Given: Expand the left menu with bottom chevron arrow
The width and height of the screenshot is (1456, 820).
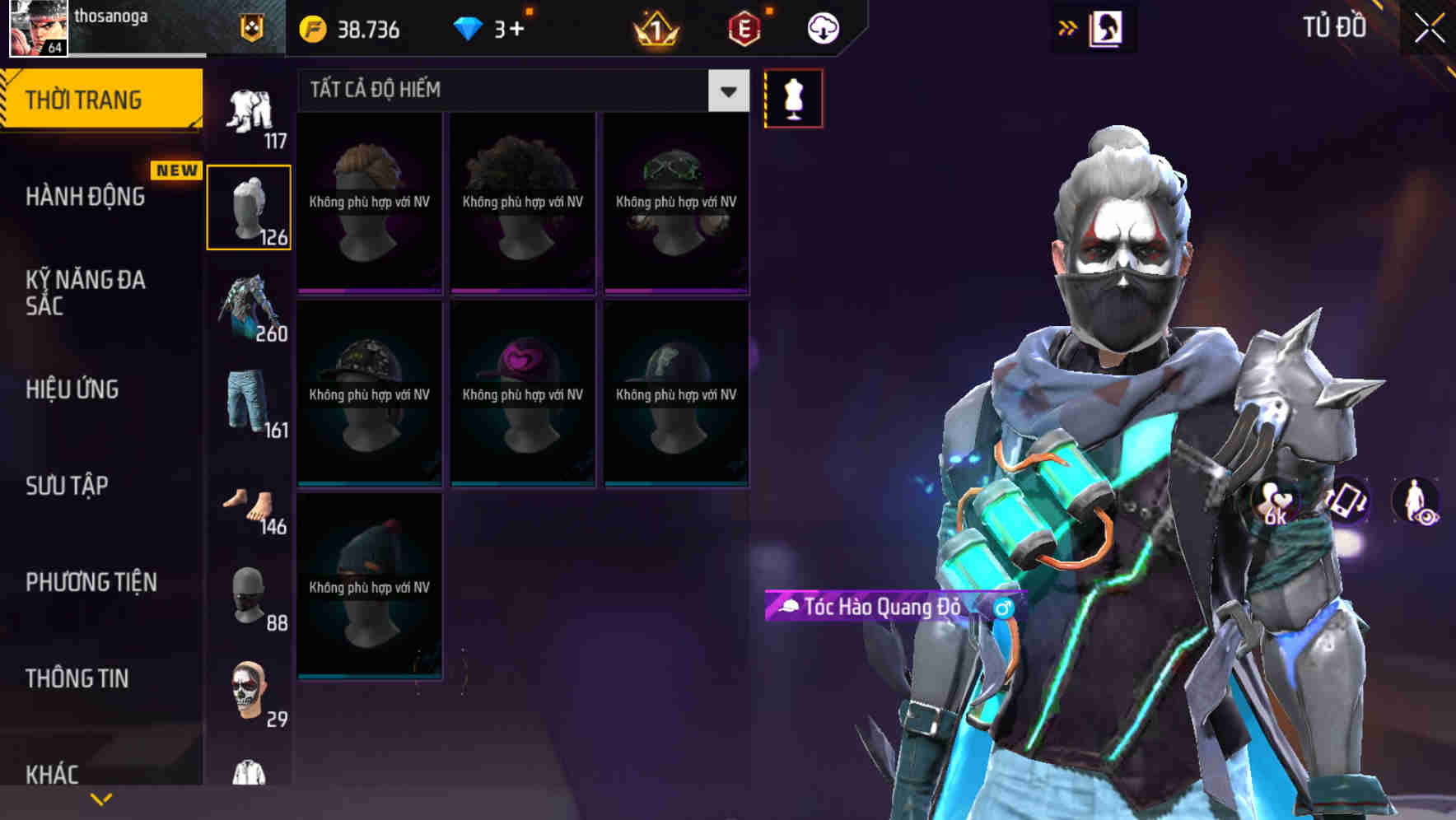Looking at the screenshot, I should click(100, 799).
